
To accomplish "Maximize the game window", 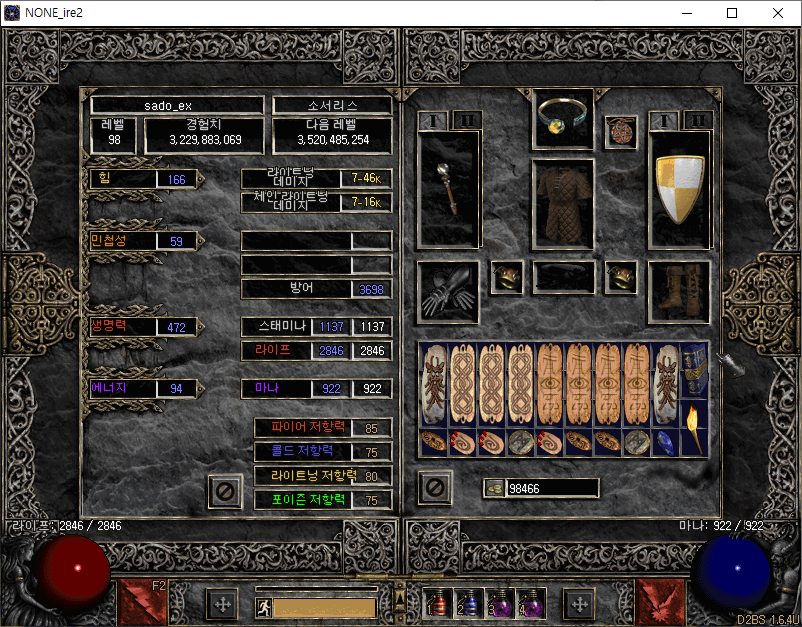I will coord(732,13).
